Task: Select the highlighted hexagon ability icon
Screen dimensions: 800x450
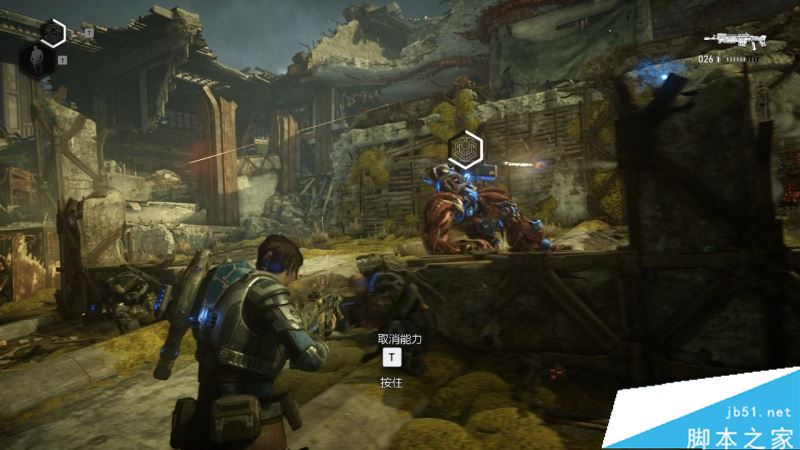Action: 52,34
